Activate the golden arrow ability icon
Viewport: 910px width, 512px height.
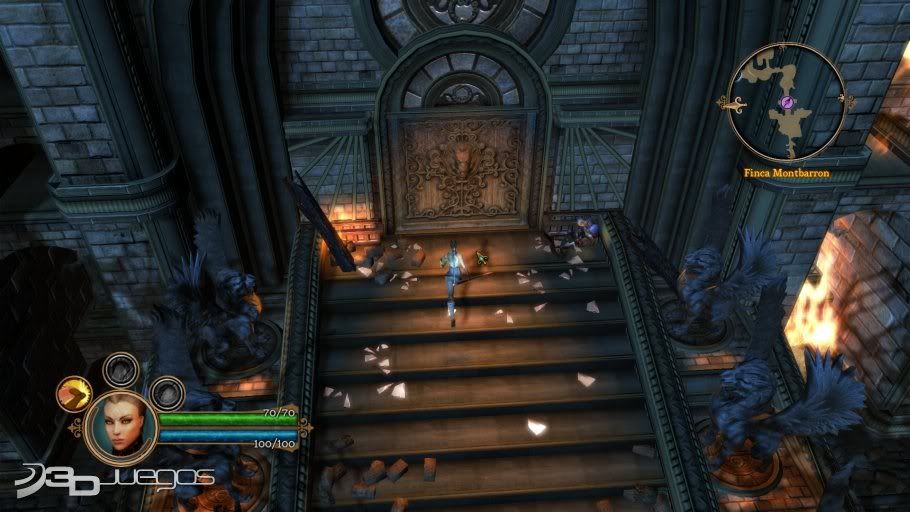click(x=75, y=395)
